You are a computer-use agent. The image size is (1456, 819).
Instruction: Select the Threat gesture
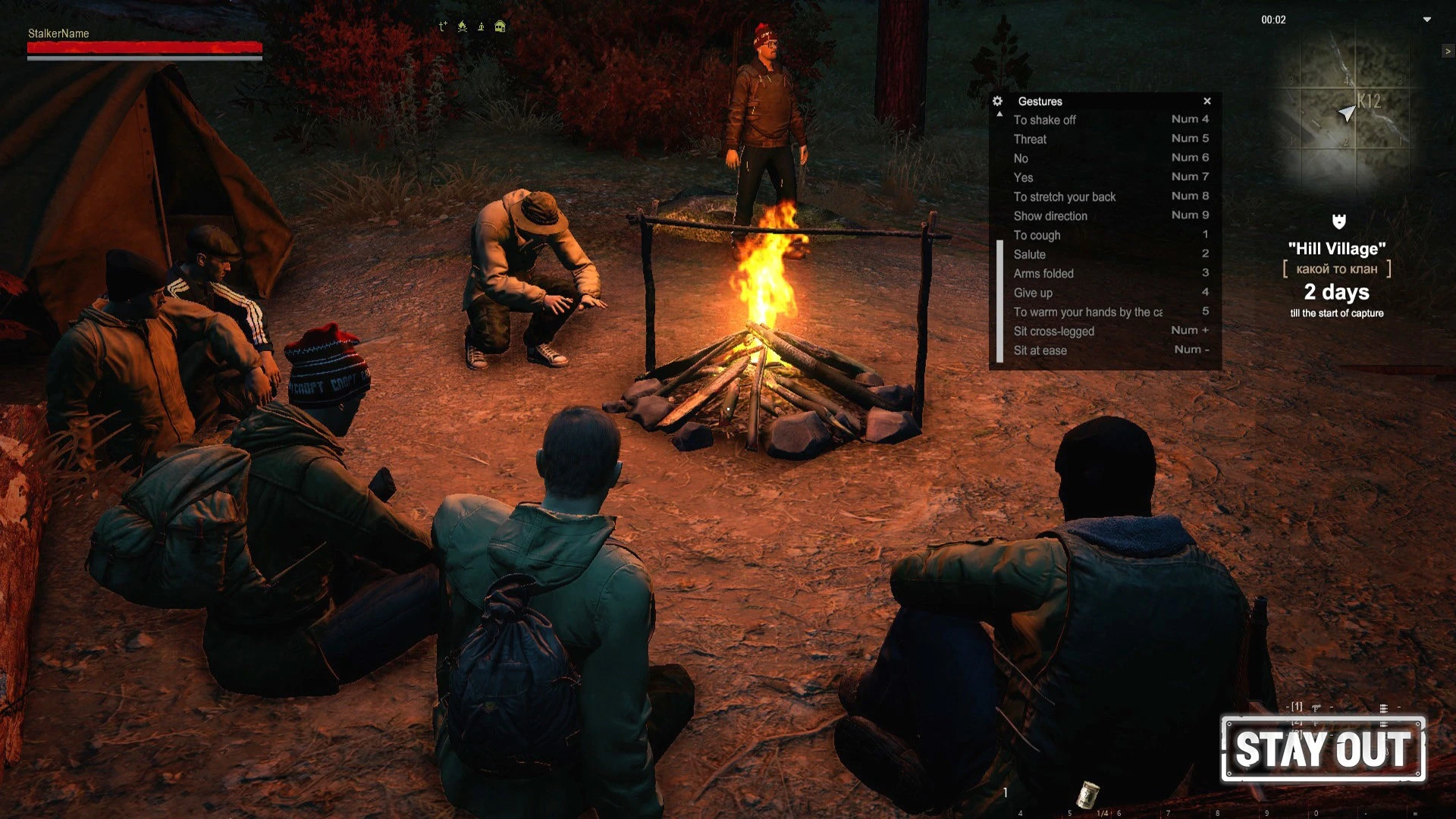point(1030,139)
